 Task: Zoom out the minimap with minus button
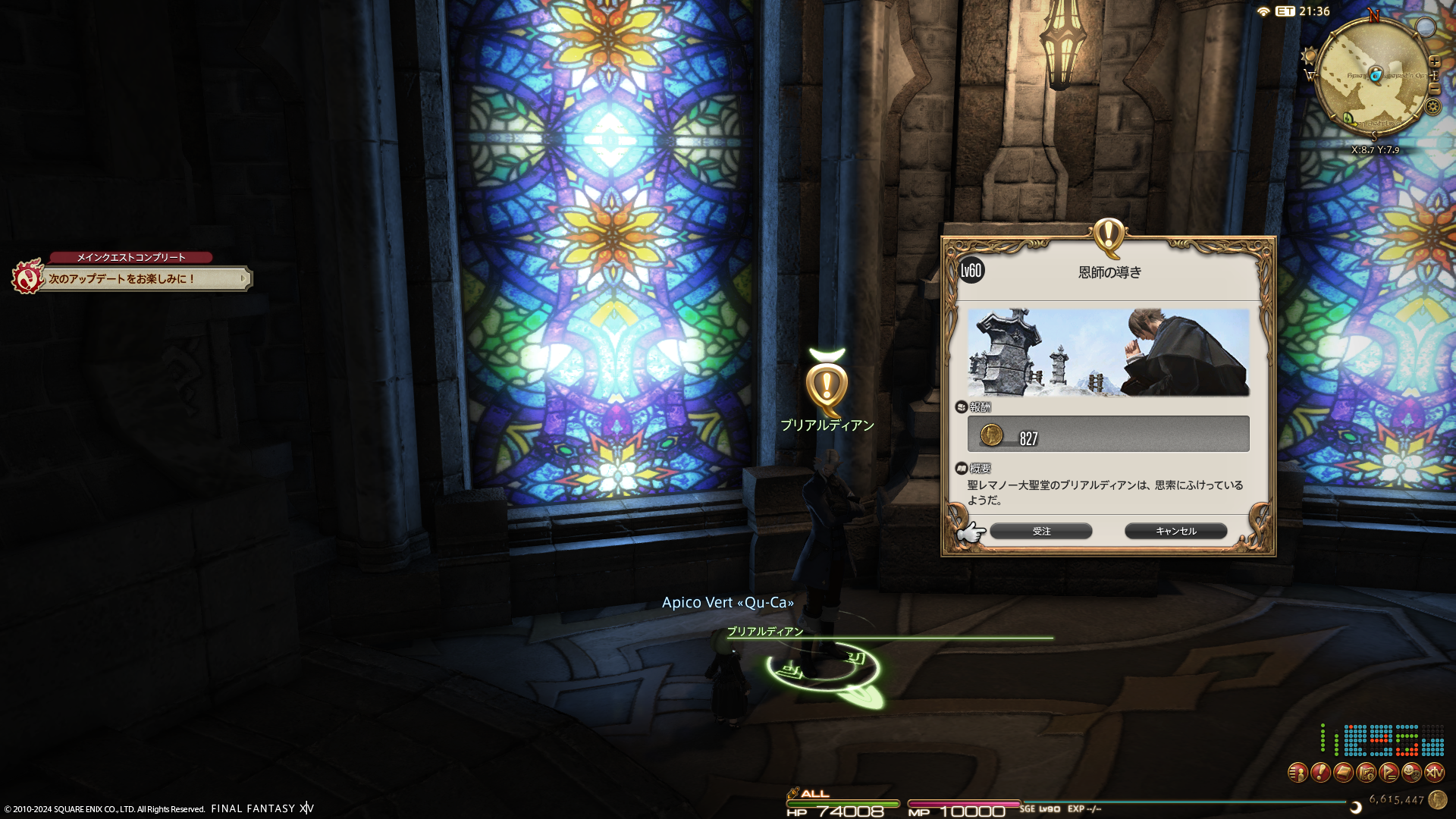point(1435,89)
